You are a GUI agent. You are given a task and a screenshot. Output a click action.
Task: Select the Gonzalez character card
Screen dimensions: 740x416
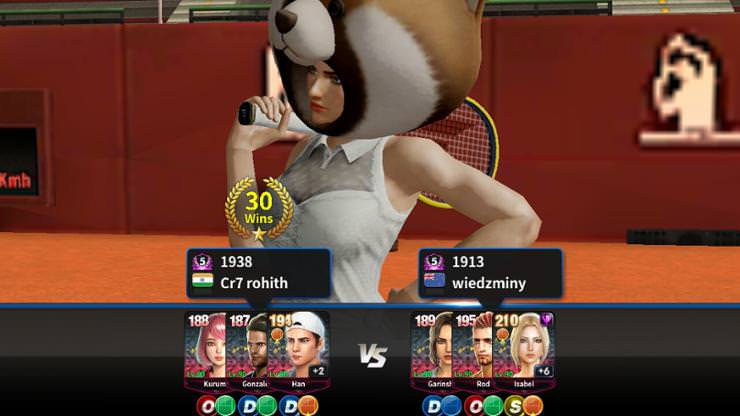tap(250, 350)
